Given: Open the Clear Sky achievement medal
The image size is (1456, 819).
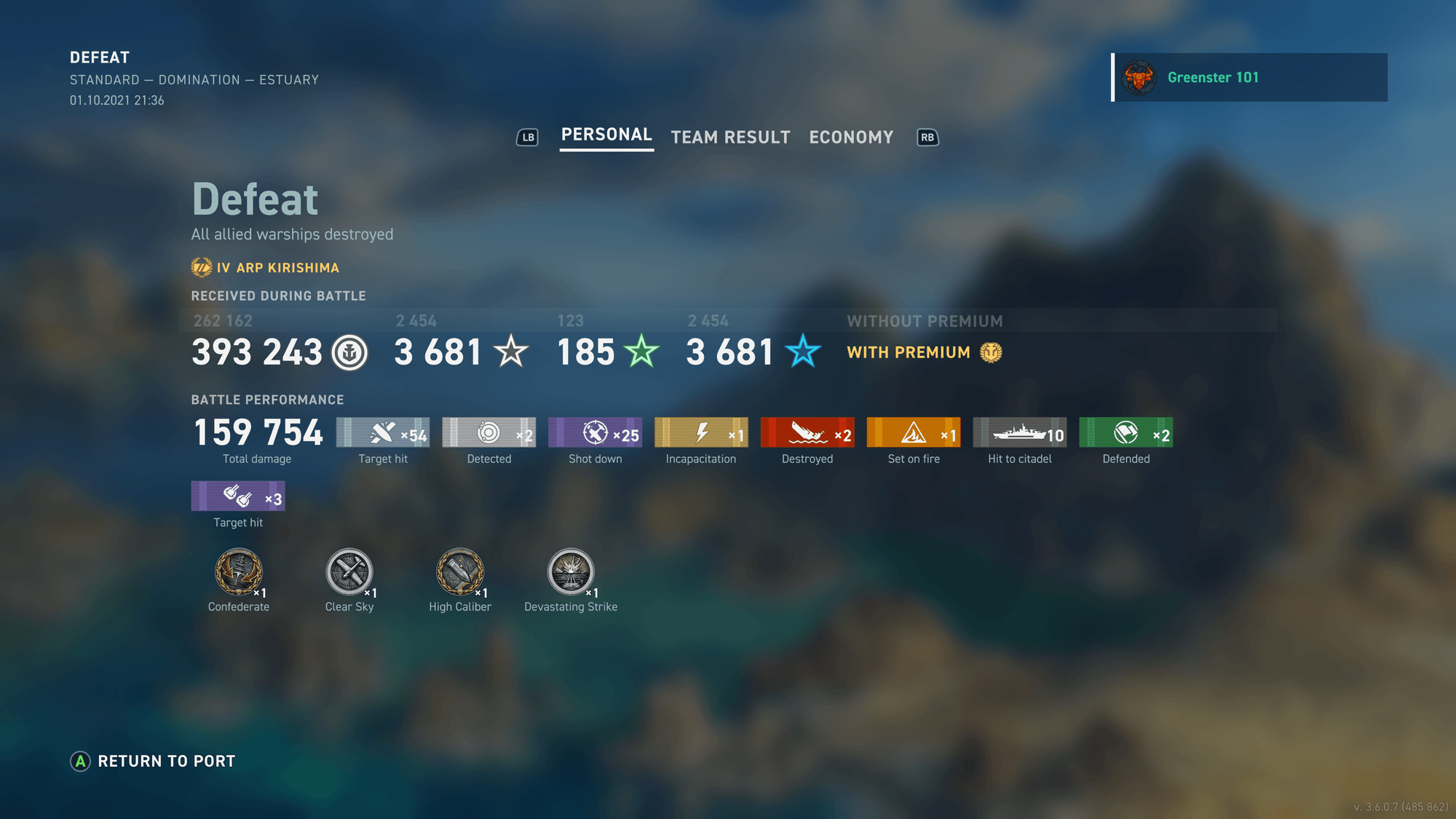Looking at the screenshot, I should [x=349, y=574].
